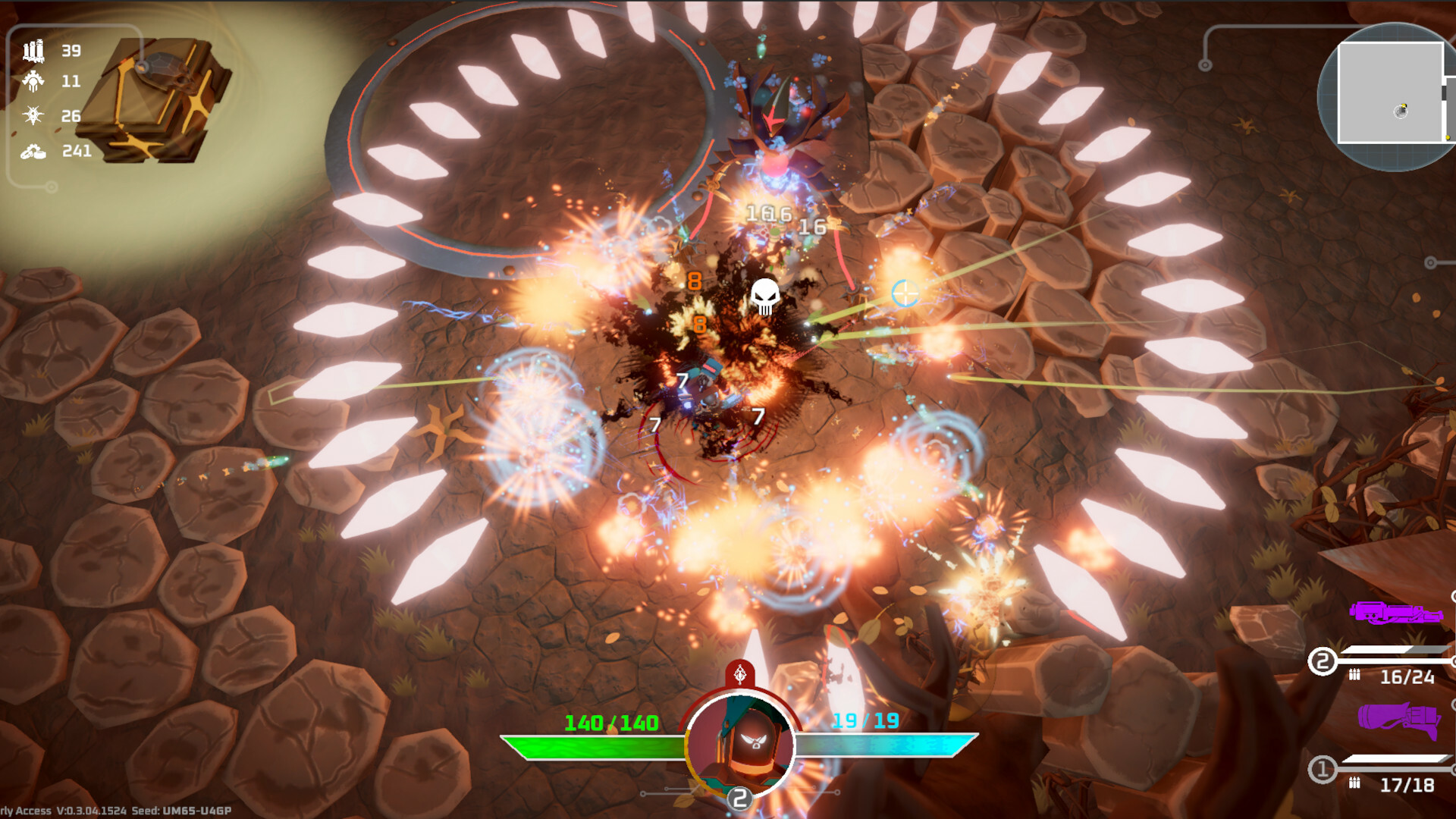The image size is (1456, 819).
Task: Click the ammo crate resource icon
Action: click(33, 51)
